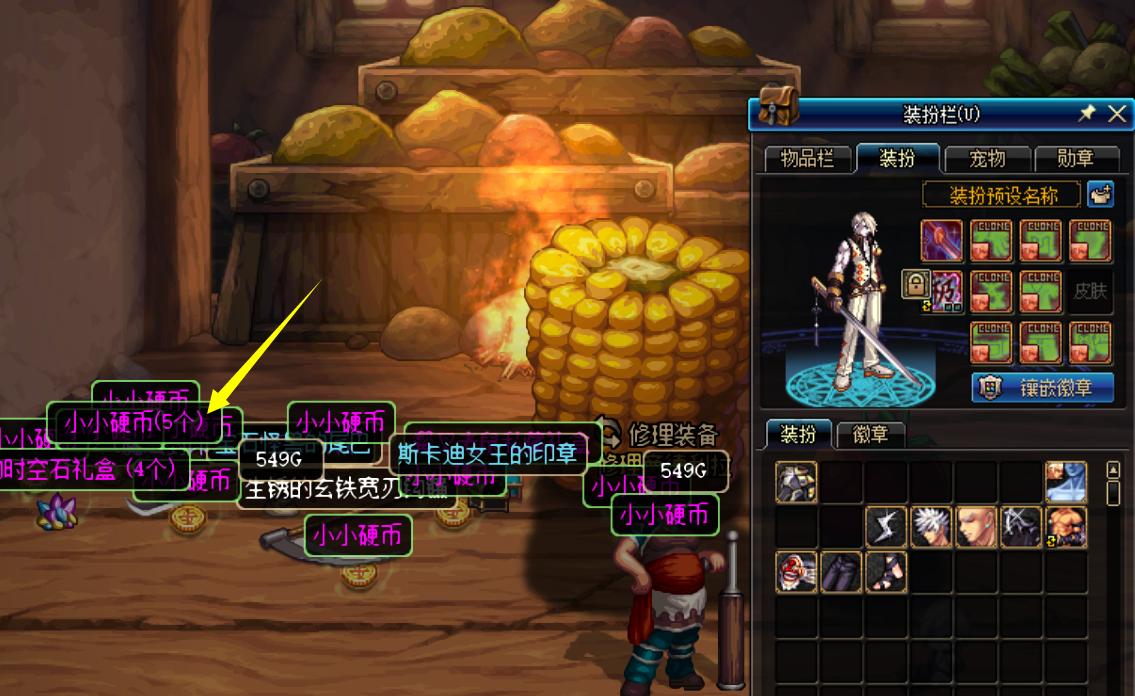The height and width of the screenshot is (696, 1135).
Task: Select the upper 装扮 tab
Action: [x=897, y=158]
